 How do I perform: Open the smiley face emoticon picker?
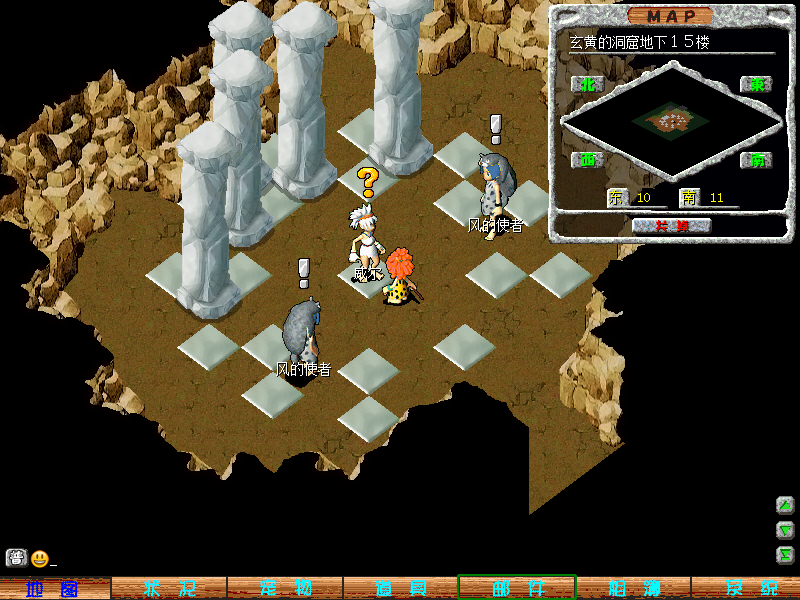[x=39, y=558]
